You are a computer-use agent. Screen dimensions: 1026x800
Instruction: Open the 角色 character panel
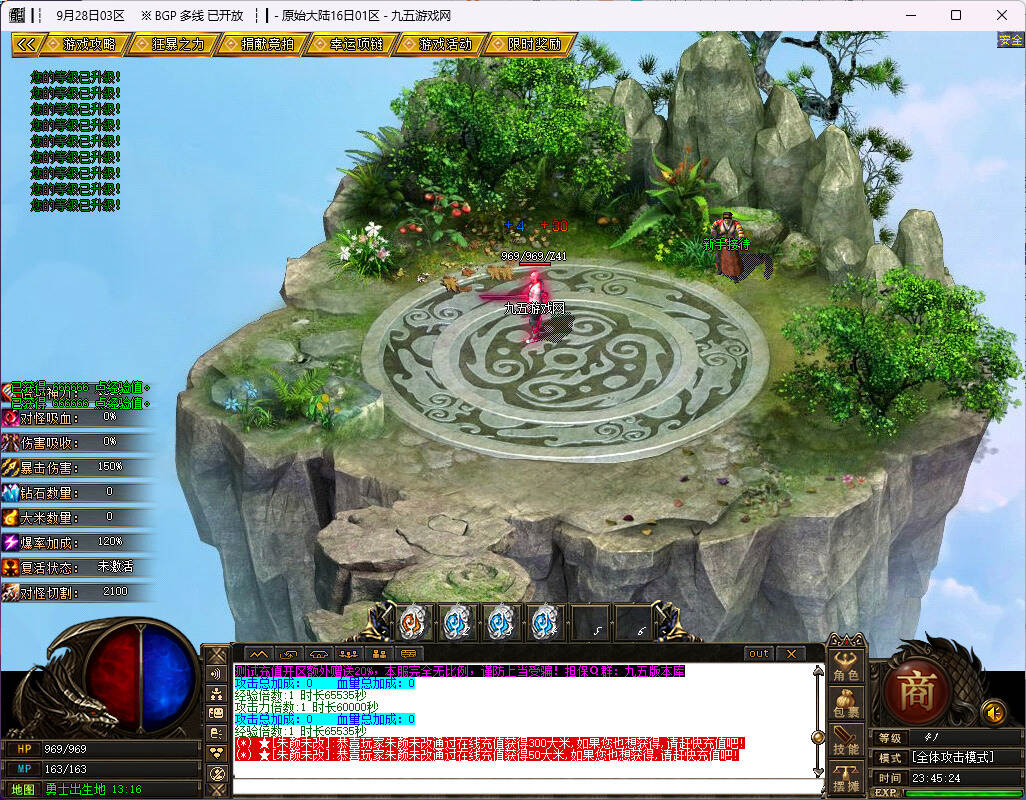pyautogui.click(x=846, y=667)
